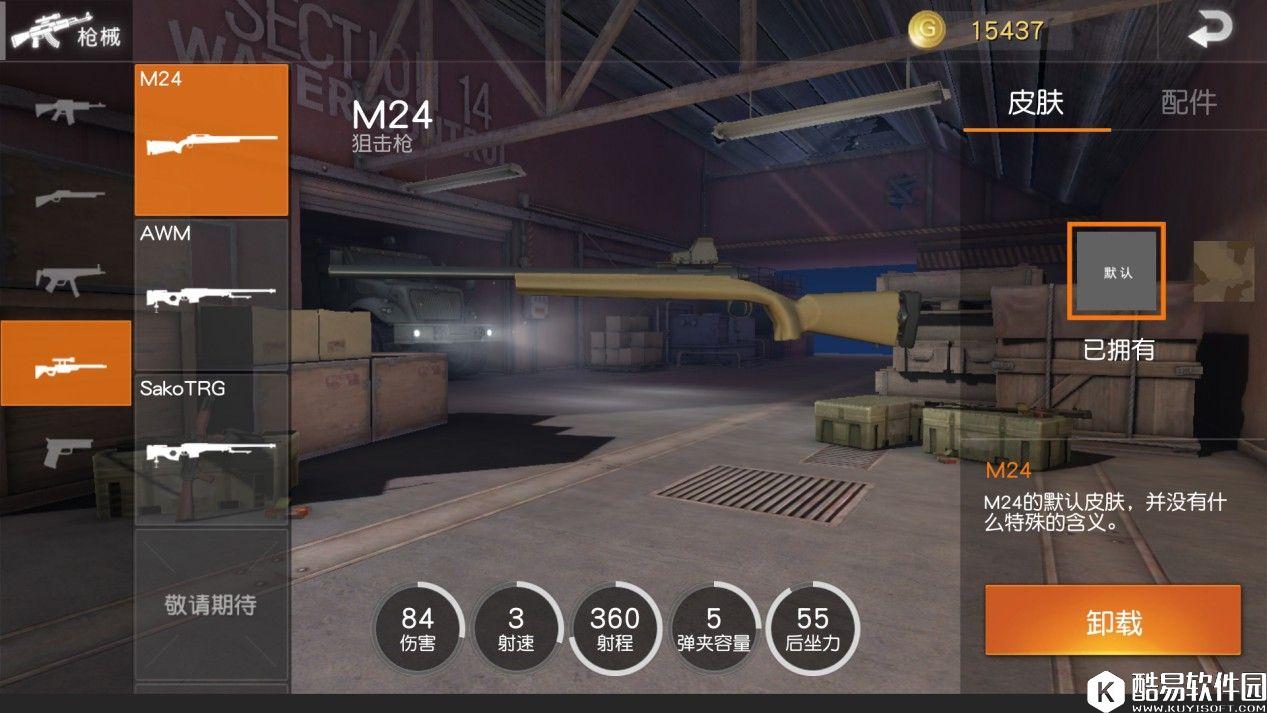Open the 配件 attachments tab

[x=1189, y=103]
